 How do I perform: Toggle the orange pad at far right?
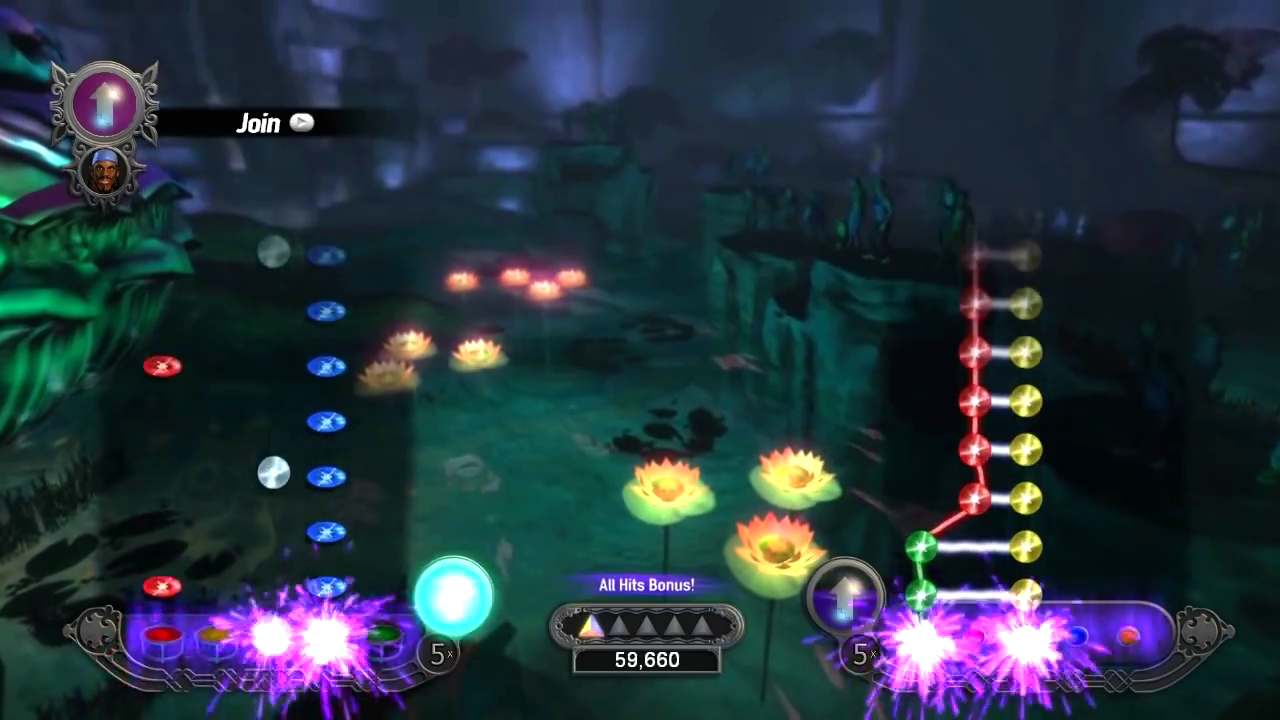coord(1130,635)
